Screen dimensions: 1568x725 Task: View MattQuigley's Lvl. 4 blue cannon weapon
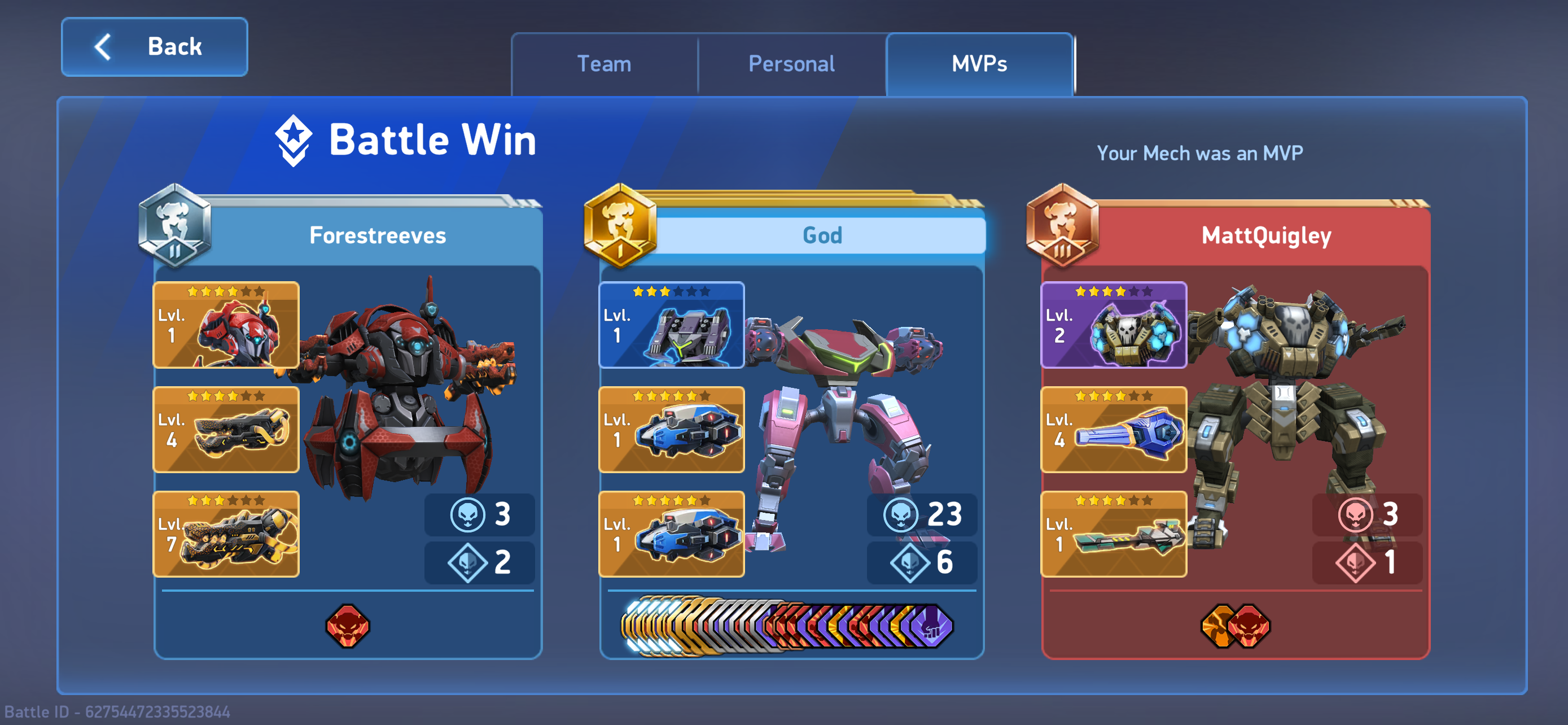(1113, 430)
